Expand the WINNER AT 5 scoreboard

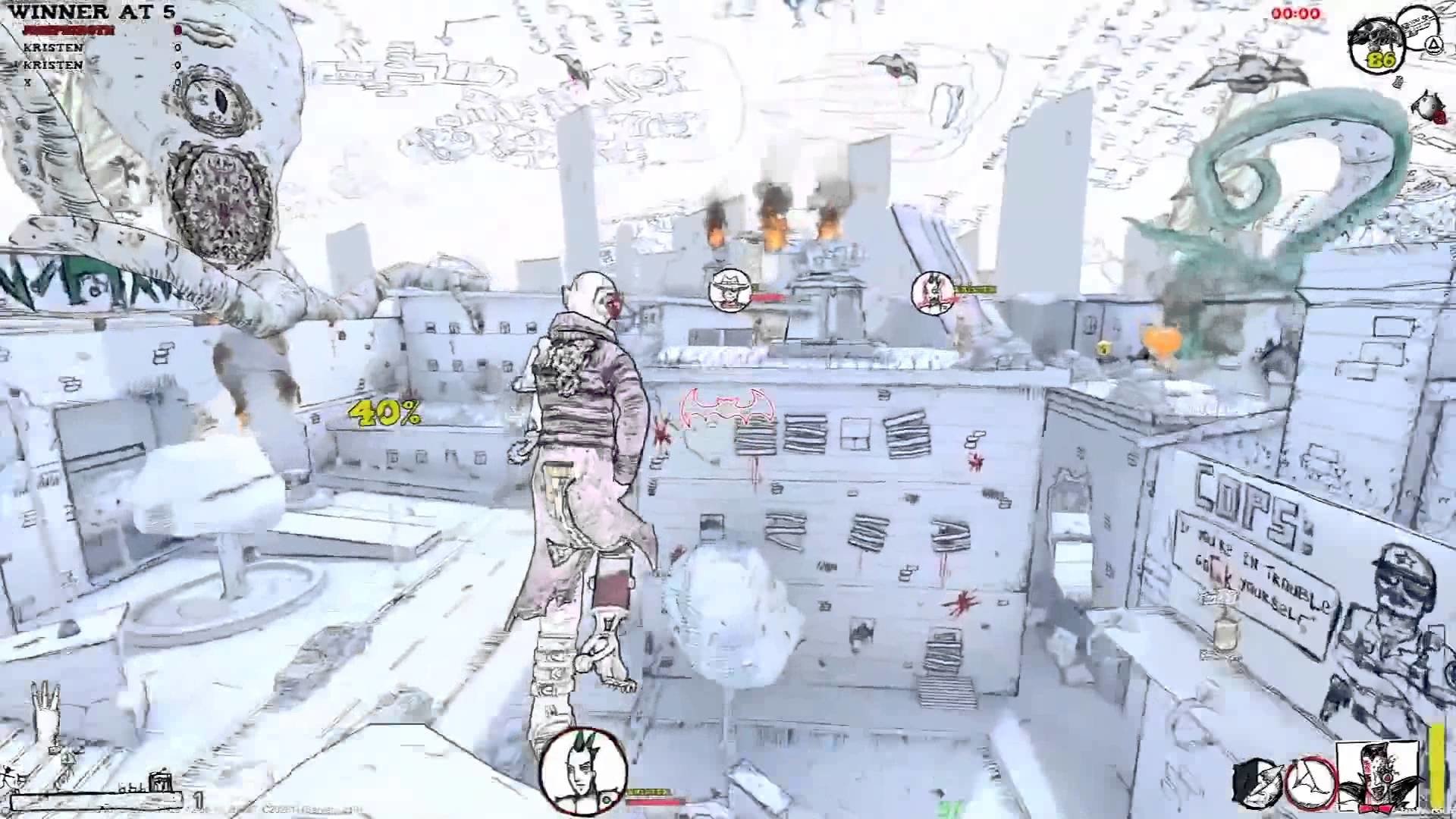91,12
